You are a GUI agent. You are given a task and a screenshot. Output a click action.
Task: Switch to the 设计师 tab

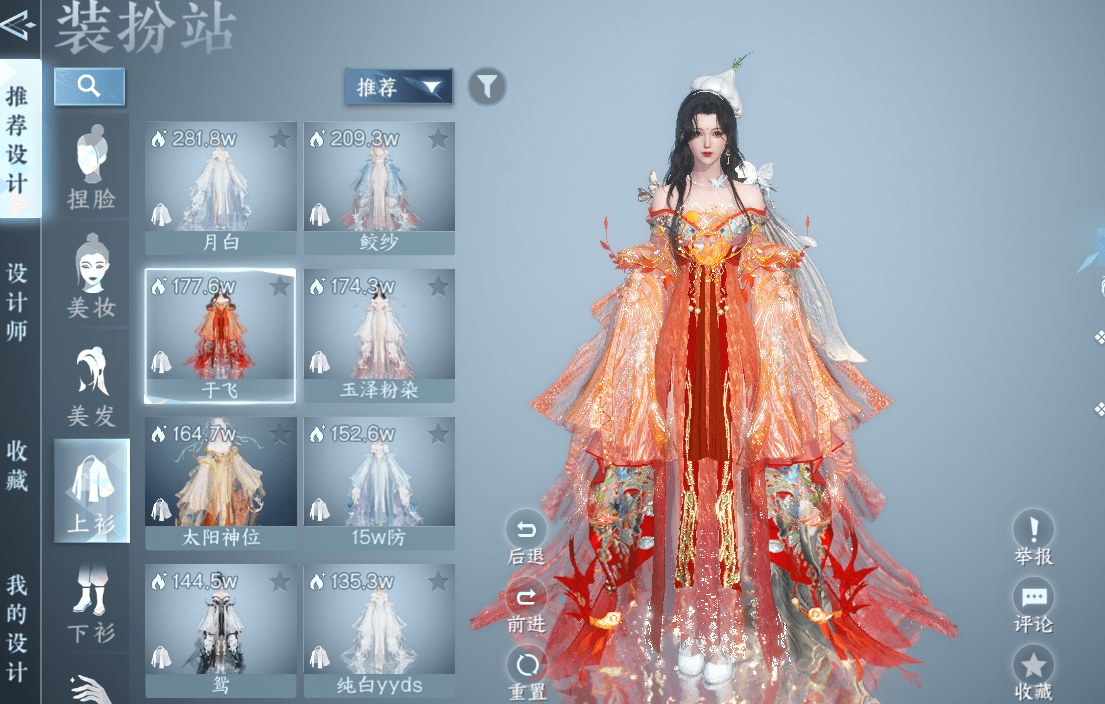point(18,301)
